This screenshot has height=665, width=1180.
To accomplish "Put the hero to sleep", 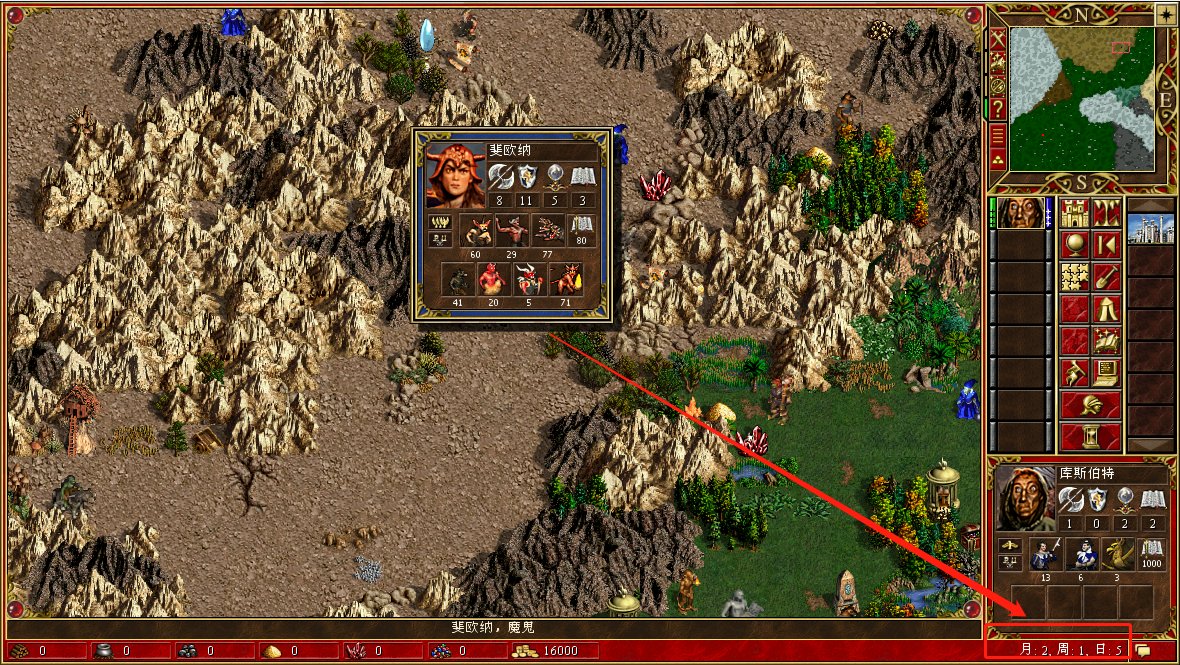I will coord(1106,244).
